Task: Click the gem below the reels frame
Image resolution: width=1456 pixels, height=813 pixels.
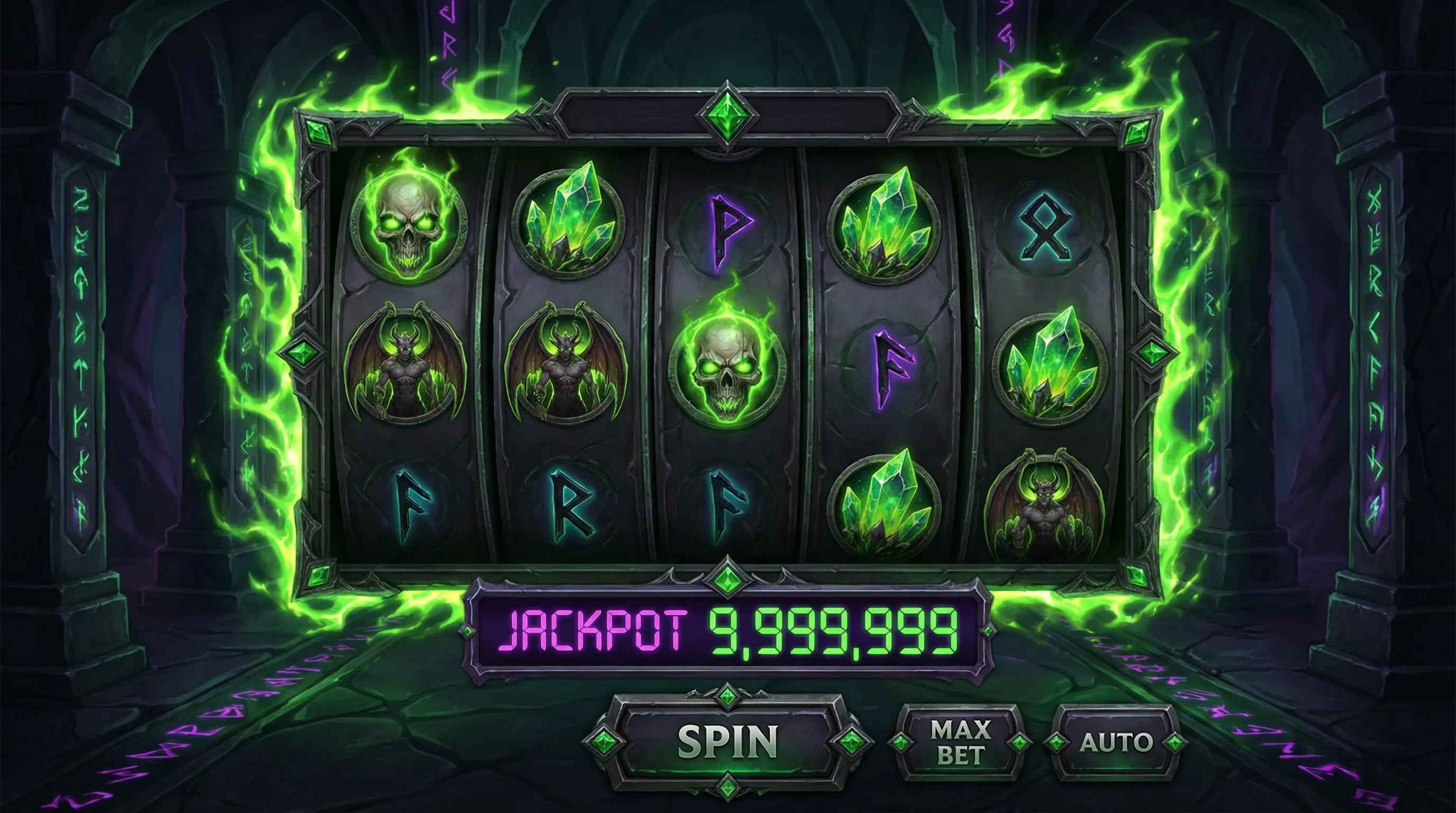Action: [x=727, y=578]
